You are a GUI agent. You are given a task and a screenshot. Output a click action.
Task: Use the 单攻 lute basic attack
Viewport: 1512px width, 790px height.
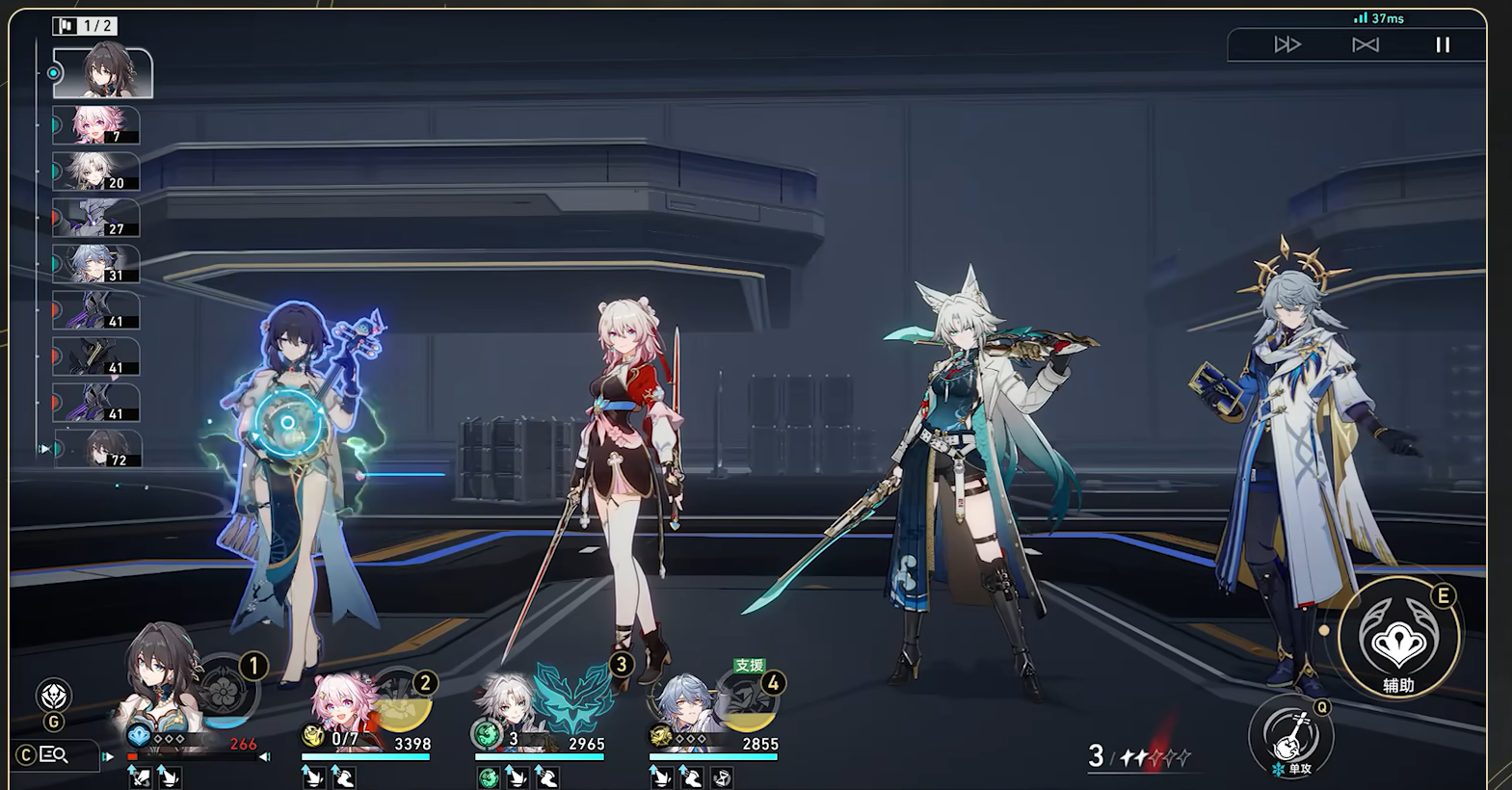tap(1290, 737)
